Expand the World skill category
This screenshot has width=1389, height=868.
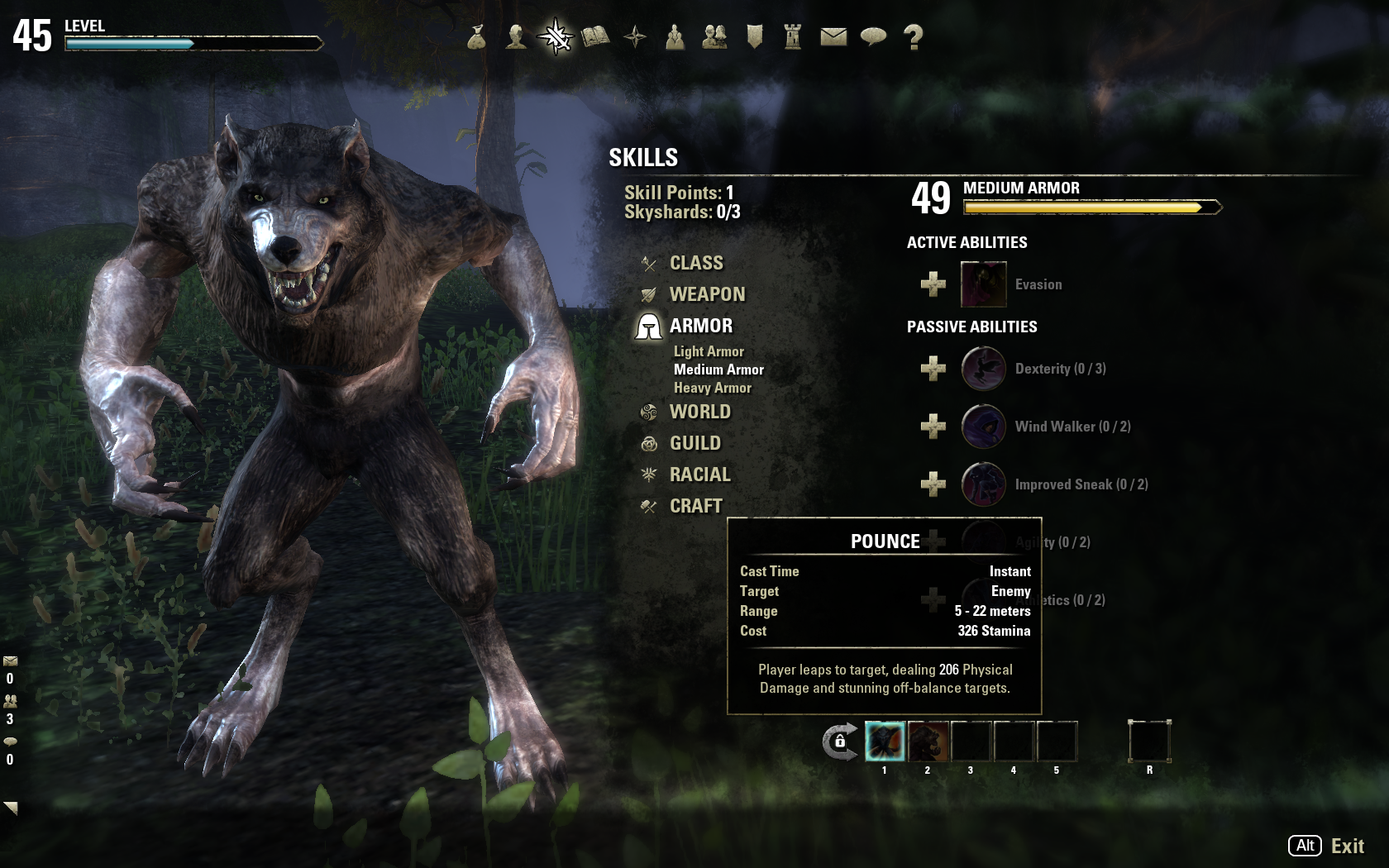pos(699,413)
